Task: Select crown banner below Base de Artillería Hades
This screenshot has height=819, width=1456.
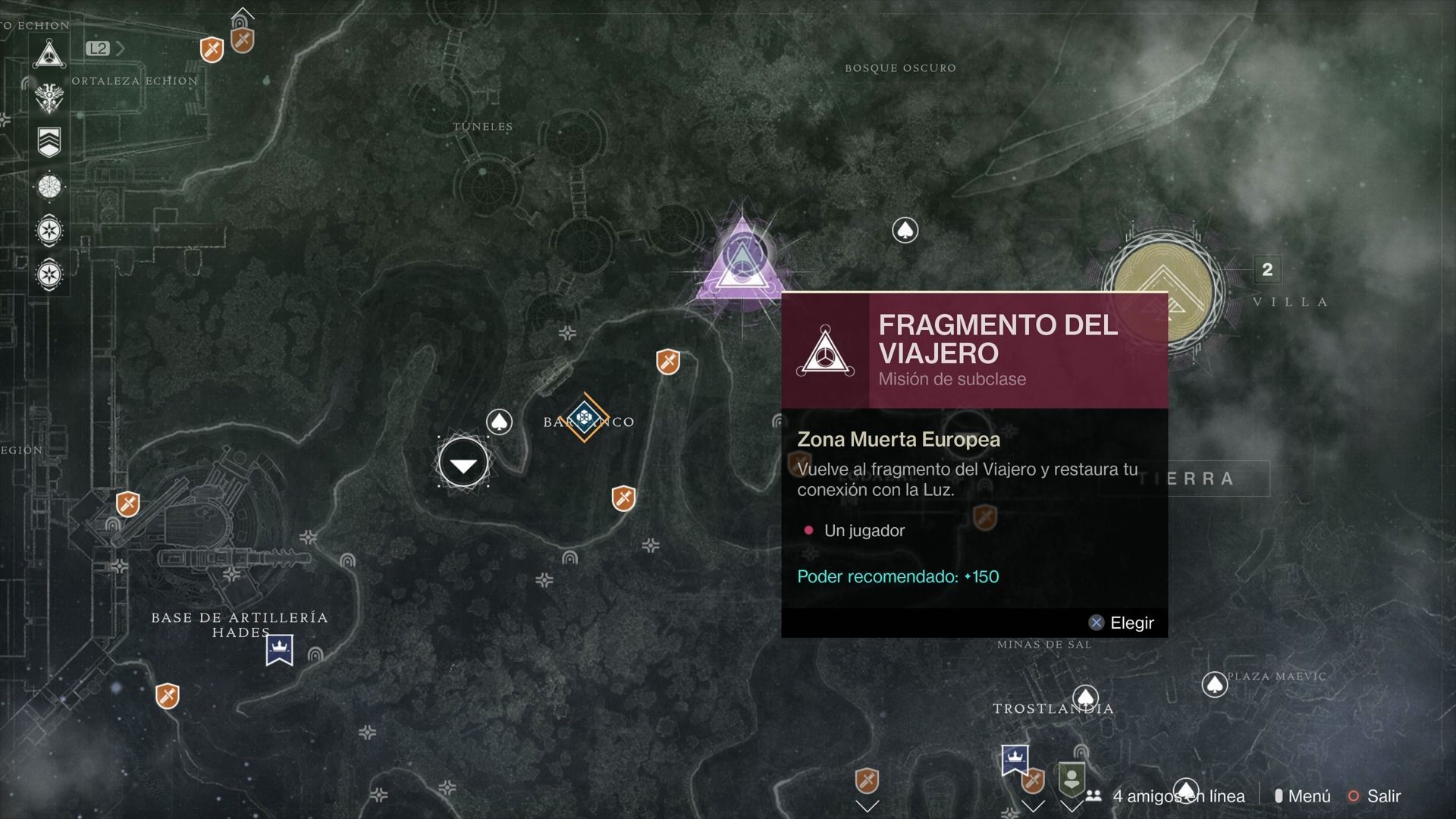Action: [x=280, y=650]
